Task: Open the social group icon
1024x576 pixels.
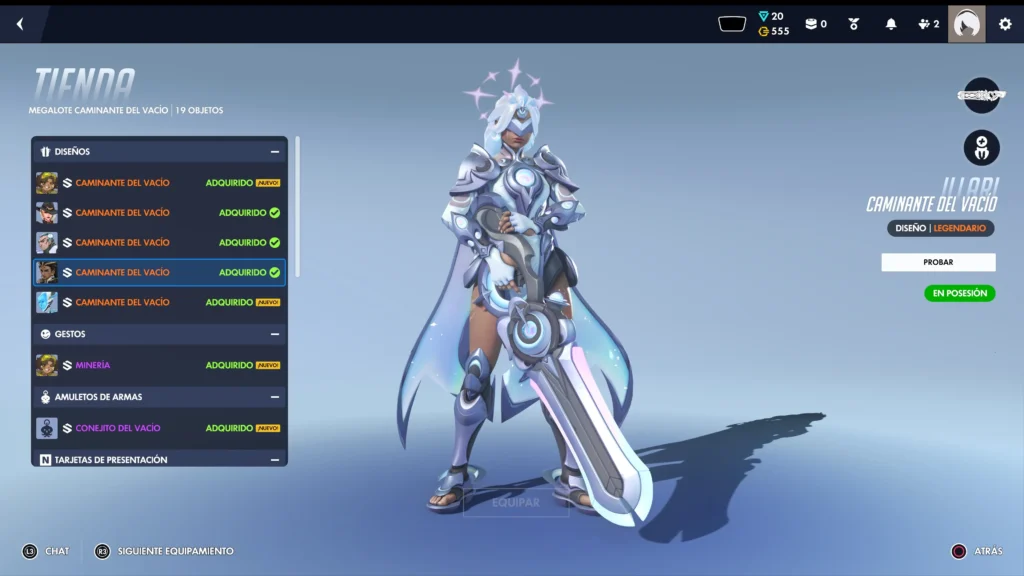Action: tap(928, 24)
